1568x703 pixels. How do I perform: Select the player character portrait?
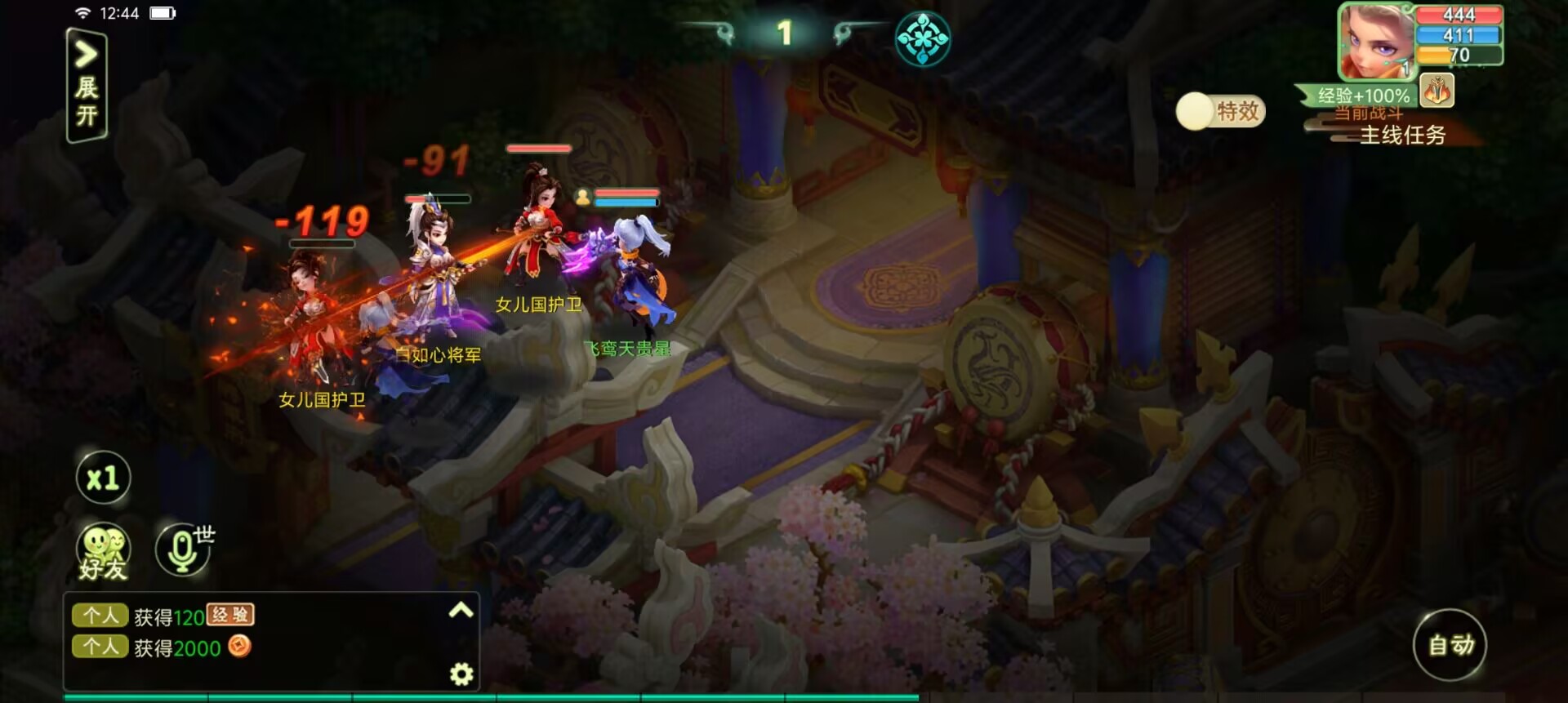click(x=1376, y=41)
